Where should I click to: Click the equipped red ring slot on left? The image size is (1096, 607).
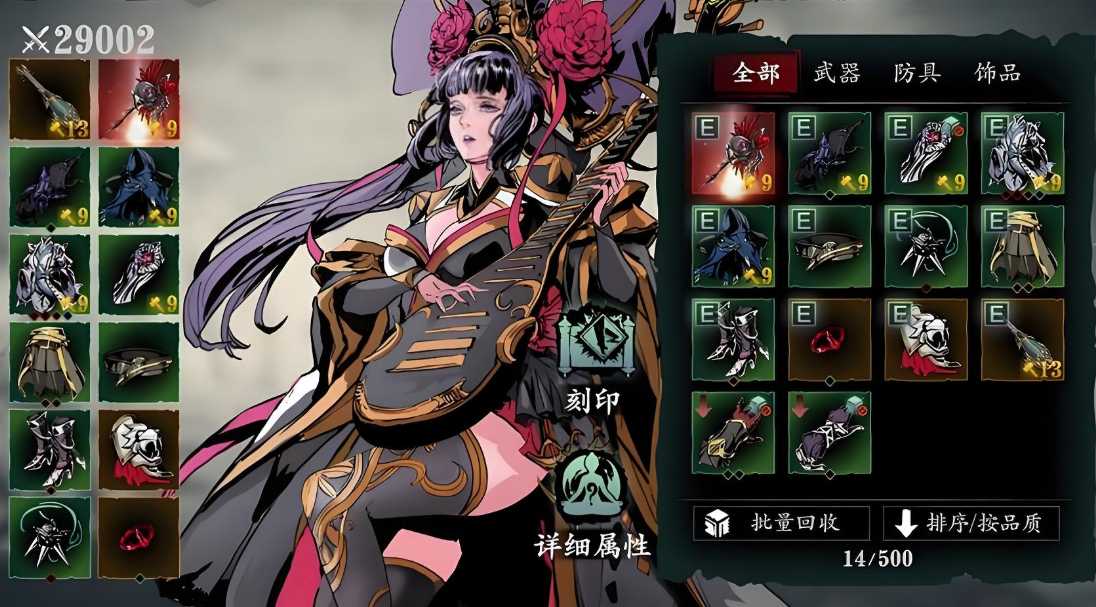pos(139,536)
